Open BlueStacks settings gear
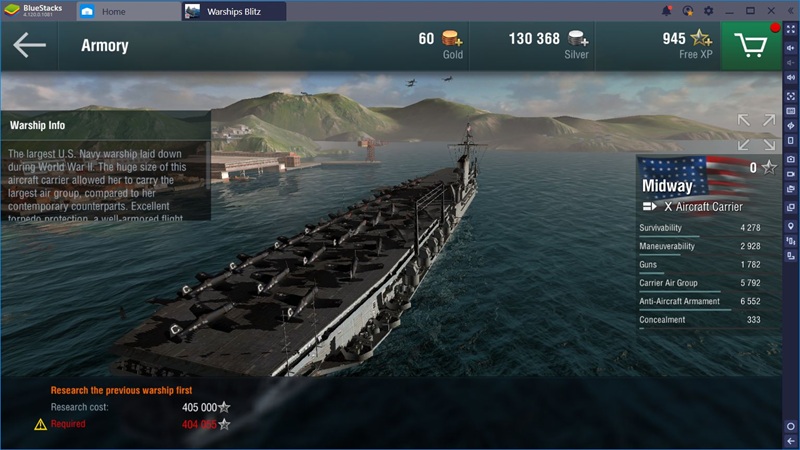 (709, 11)
